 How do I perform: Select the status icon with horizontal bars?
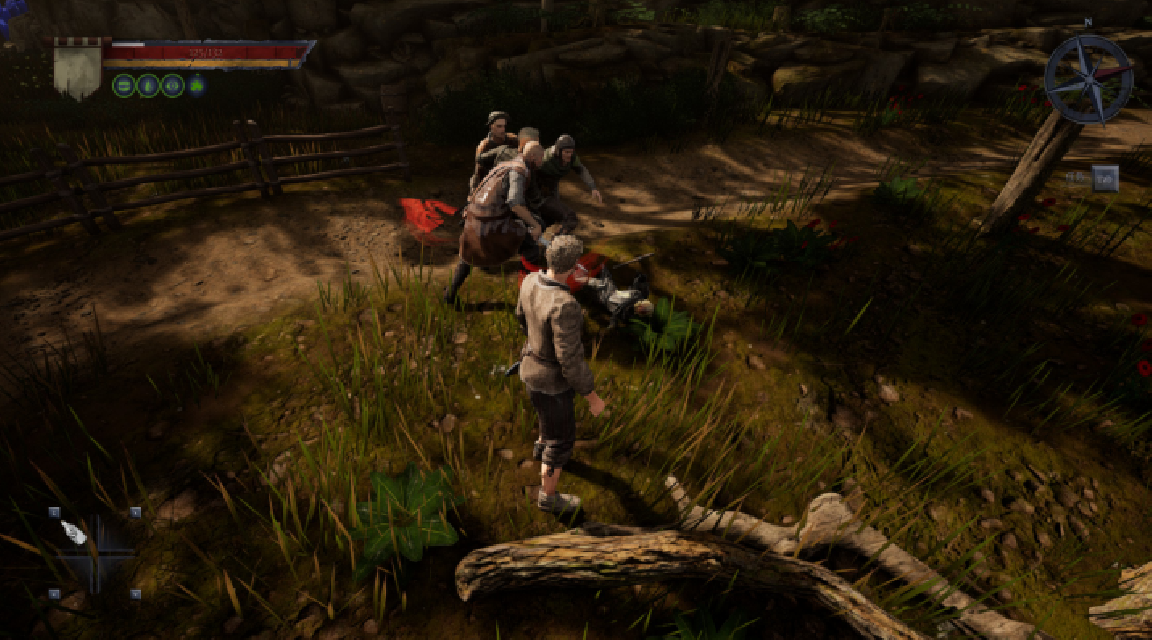click(x=124, y=85)
